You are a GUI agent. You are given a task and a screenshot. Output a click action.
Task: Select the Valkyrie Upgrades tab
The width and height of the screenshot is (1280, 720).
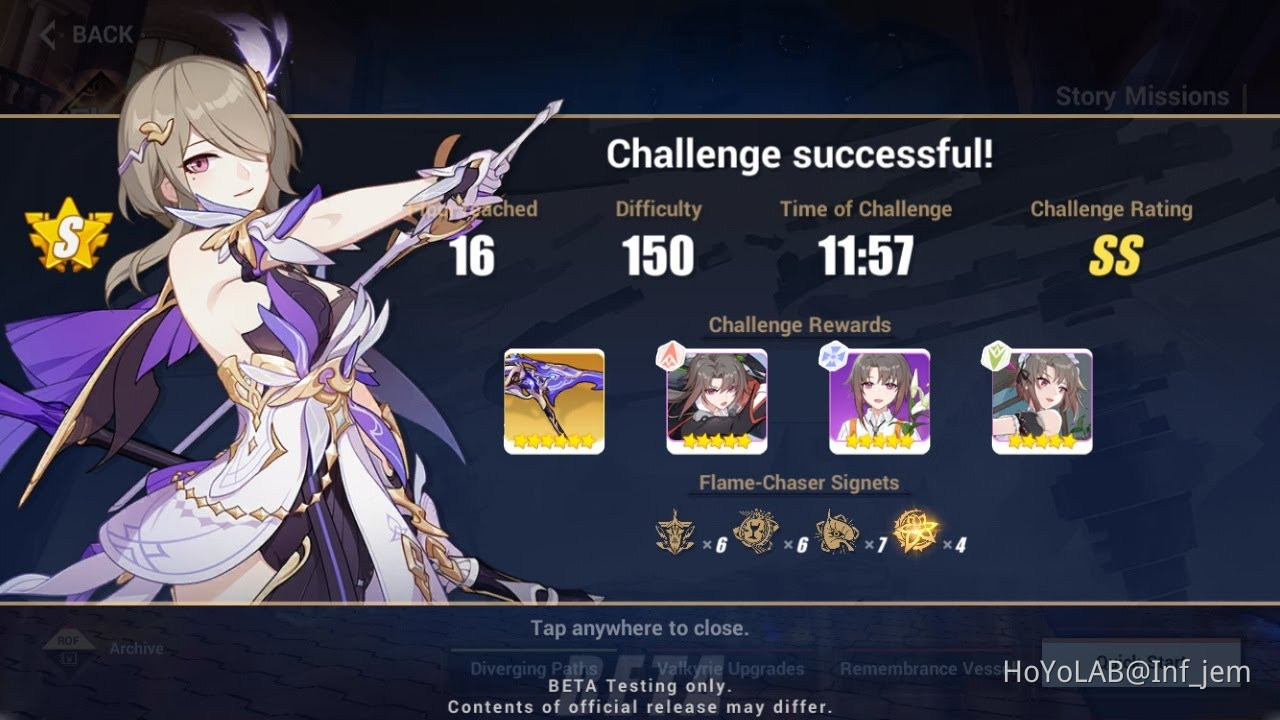tap(728, 668)
